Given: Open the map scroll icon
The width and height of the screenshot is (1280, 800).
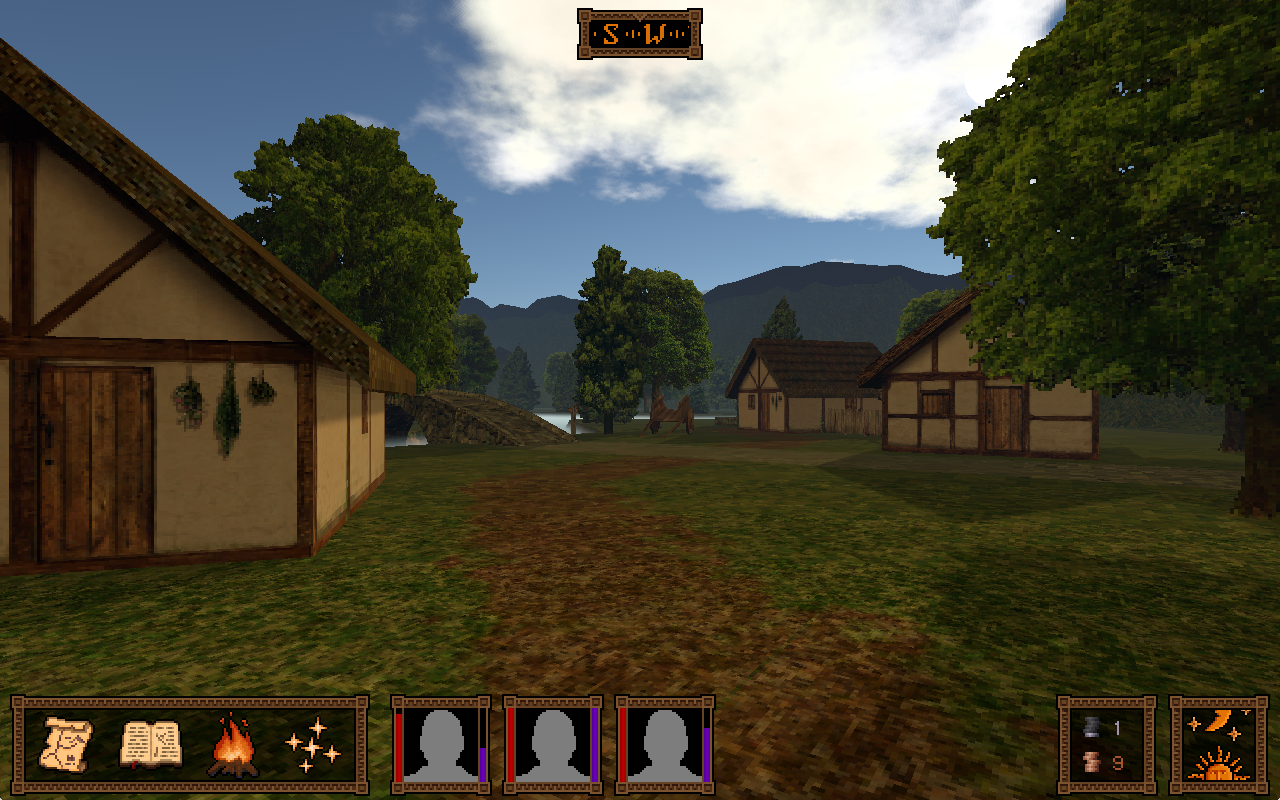Looking at the screenshot, I should [x=67, y=745].
